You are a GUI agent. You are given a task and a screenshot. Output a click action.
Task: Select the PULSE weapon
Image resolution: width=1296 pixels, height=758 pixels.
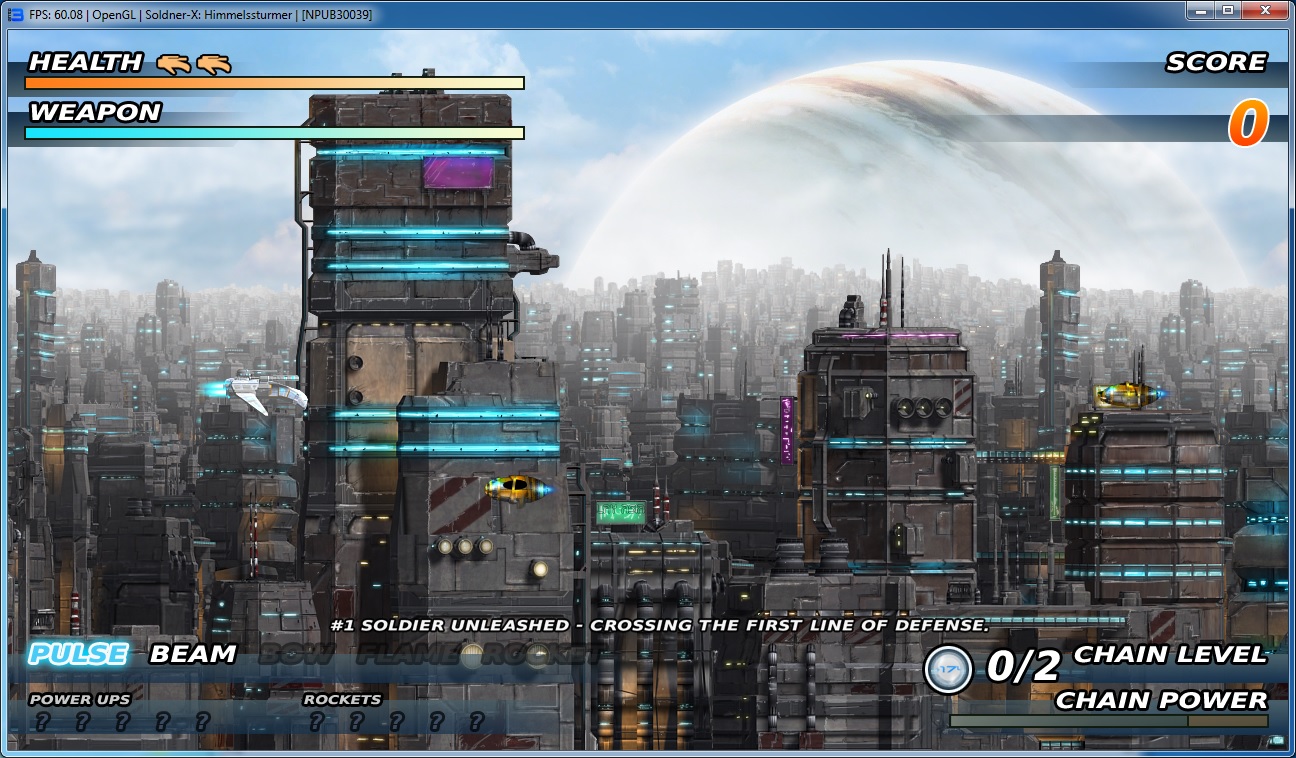point(78,655)
